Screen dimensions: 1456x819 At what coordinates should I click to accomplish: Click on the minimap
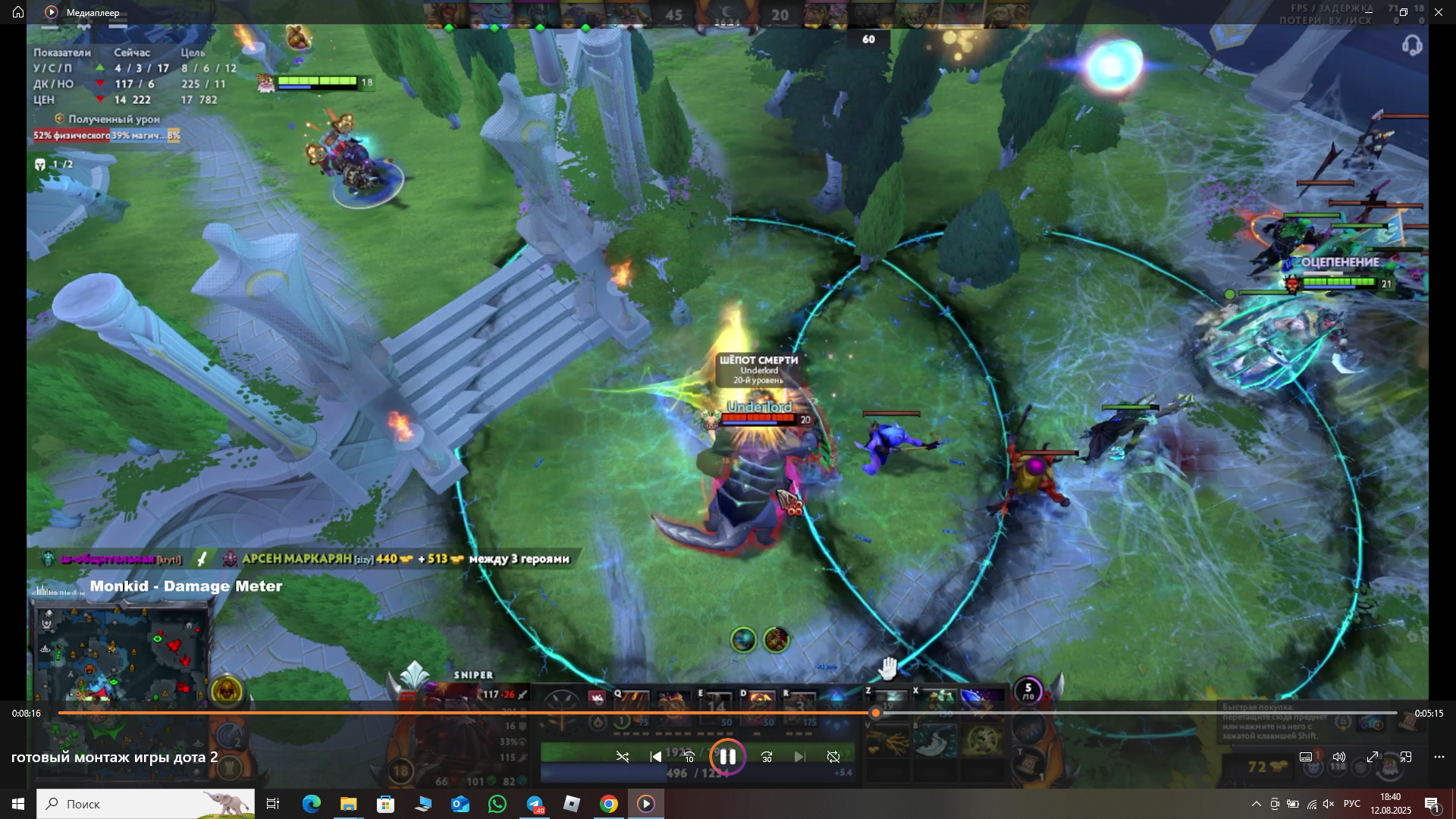click(x=121, y=652)
